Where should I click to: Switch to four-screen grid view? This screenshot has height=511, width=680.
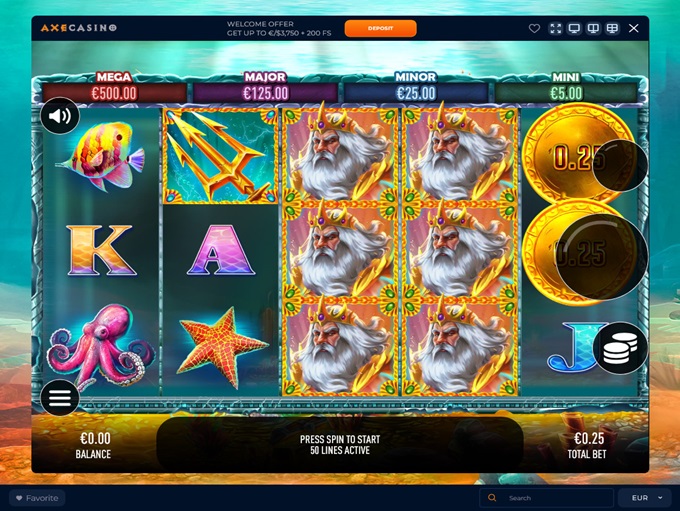click(x=612, y=28)
